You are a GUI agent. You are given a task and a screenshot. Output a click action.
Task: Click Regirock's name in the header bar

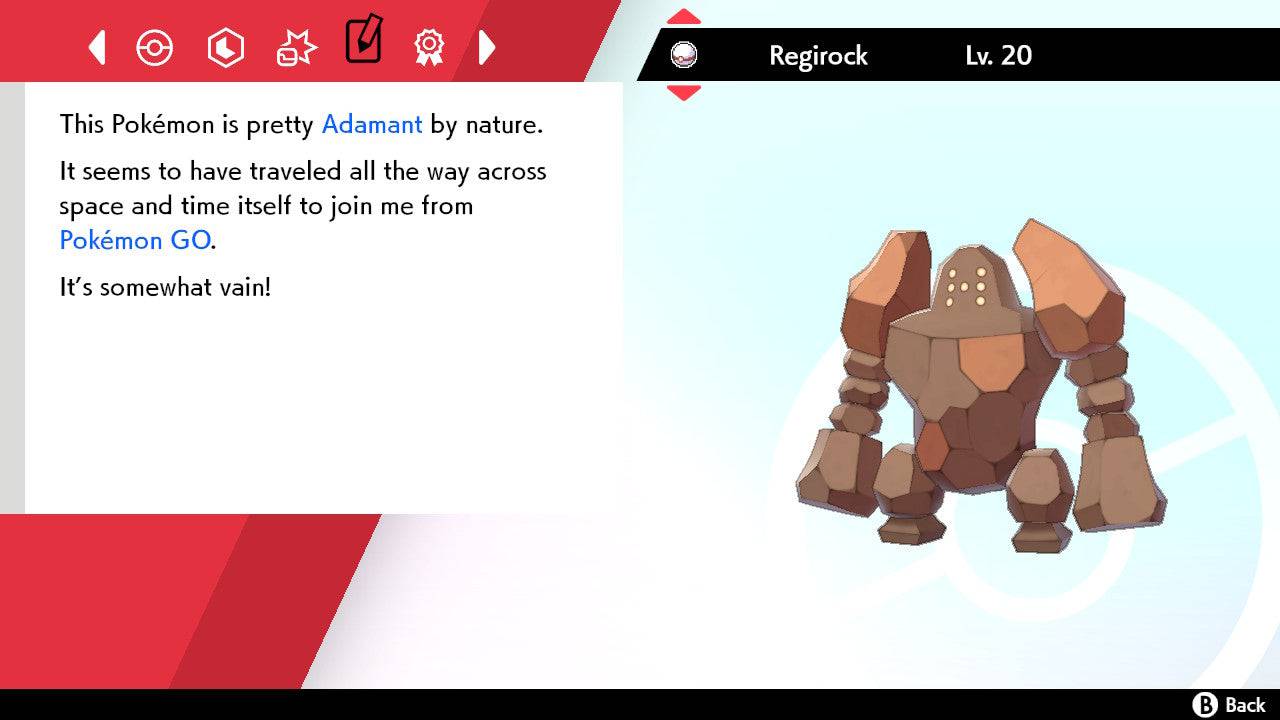click(817, 56)
